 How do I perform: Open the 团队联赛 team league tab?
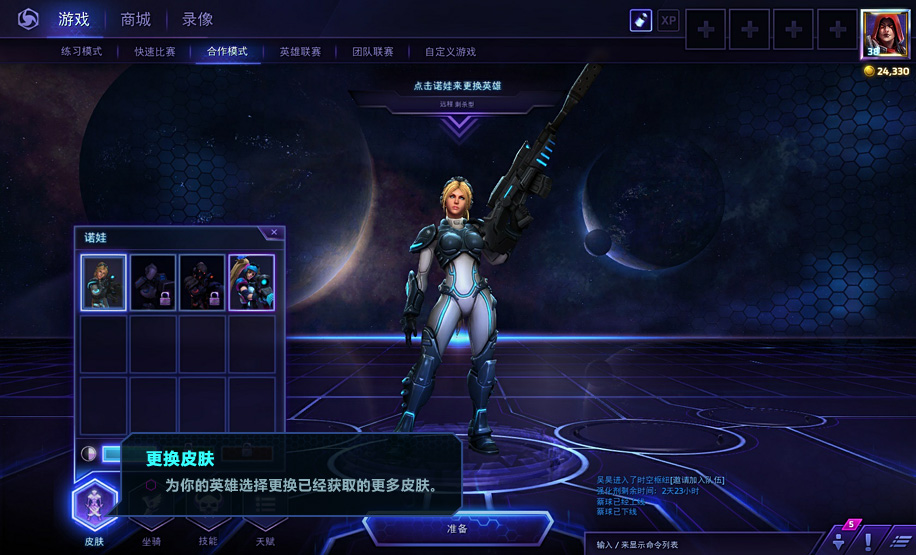[x=373, y=51]
